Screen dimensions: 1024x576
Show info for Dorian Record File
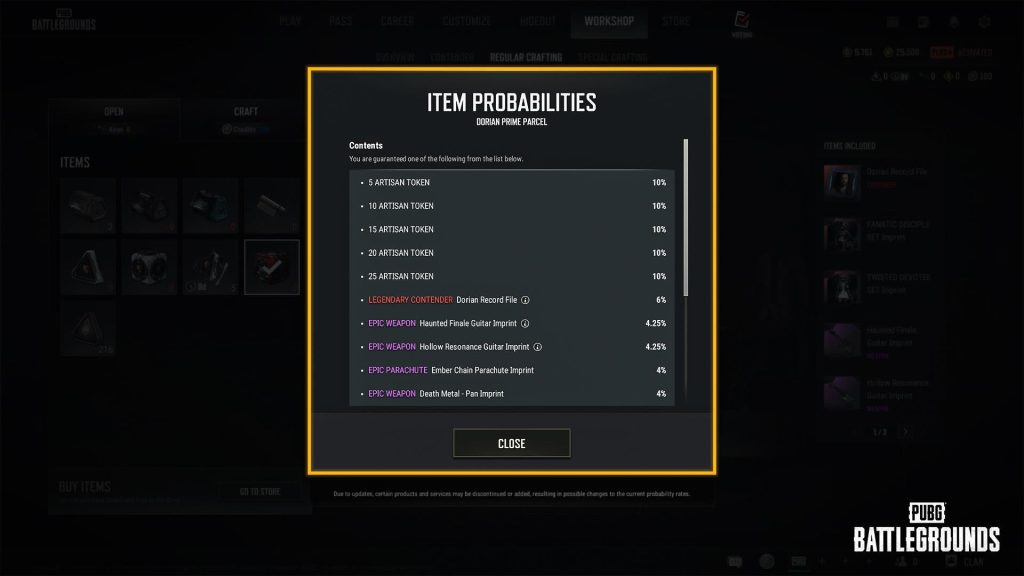pos(525,300)
